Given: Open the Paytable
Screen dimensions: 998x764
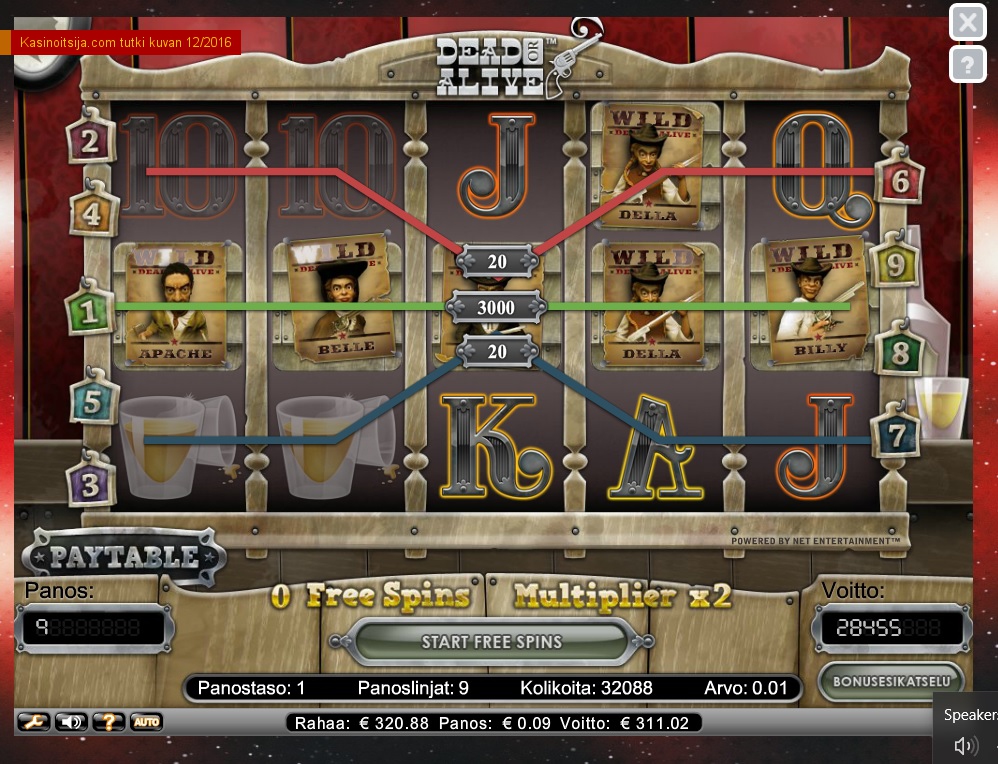Looking at the screenshot, I should [124, 556].
